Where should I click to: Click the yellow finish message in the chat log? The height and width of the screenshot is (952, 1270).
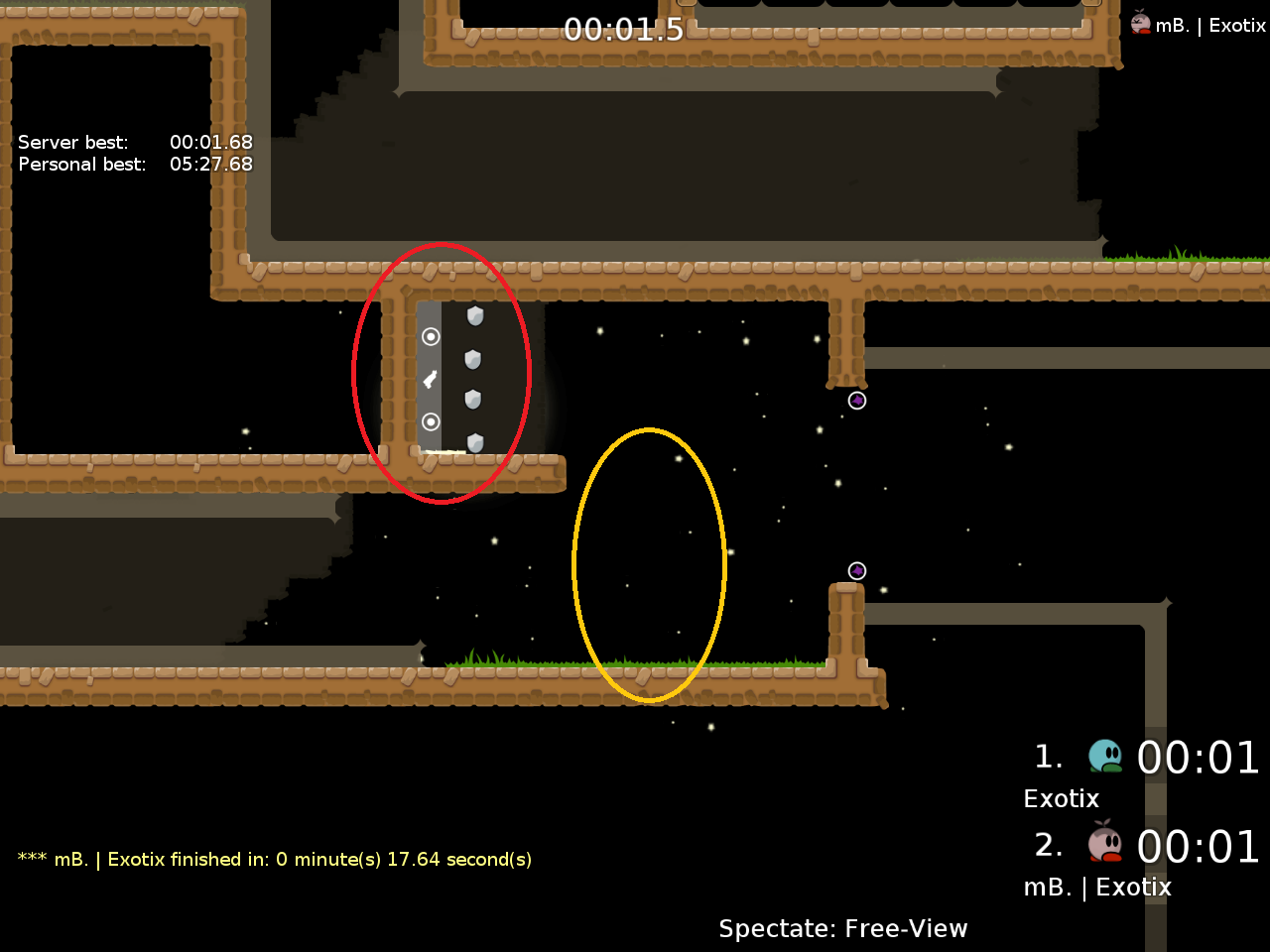[274, 859]
